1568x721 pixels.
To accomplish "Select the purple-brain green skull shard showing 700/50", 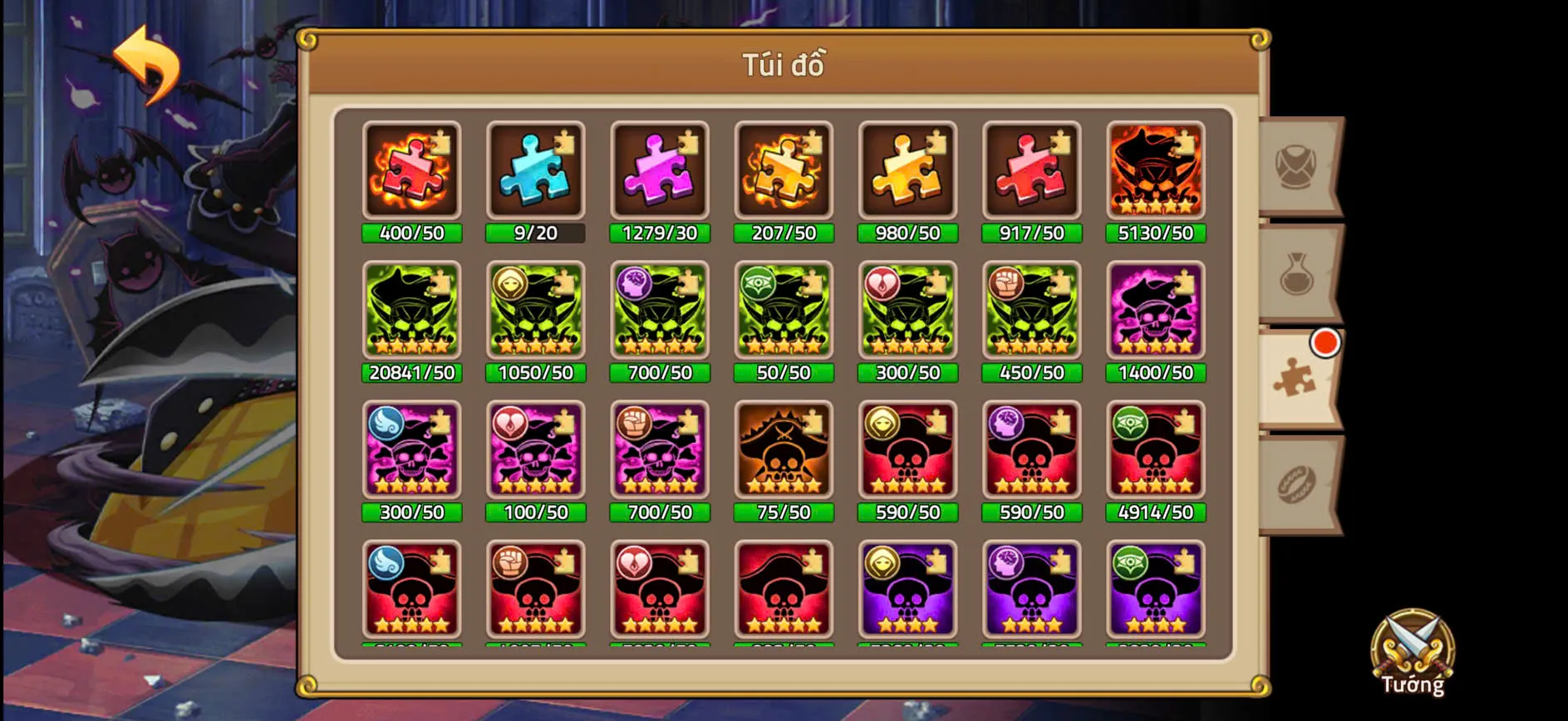I will click(659, 311).
